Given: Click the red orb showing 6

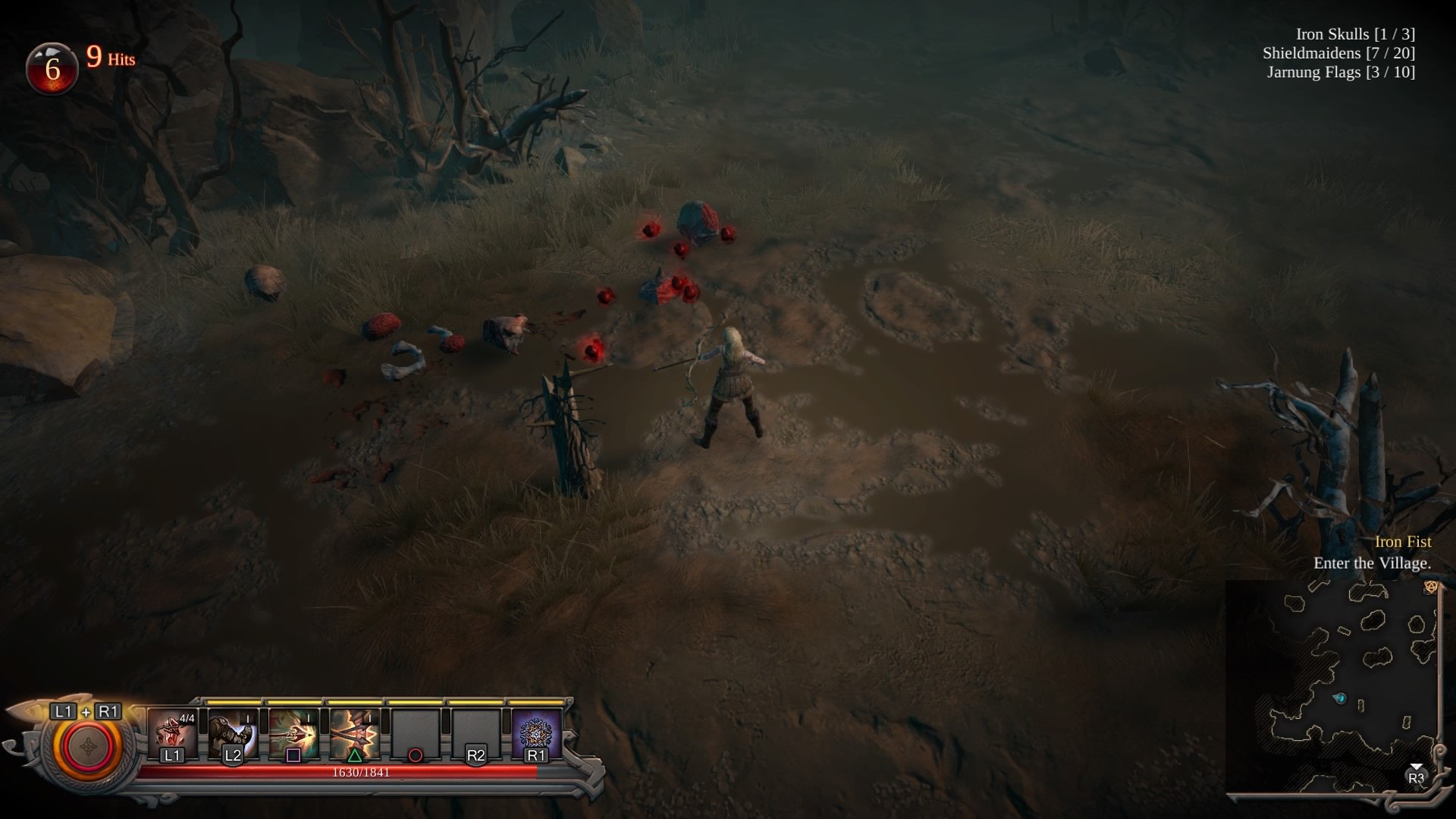Looking at the screenshot, I should (52, 68).
